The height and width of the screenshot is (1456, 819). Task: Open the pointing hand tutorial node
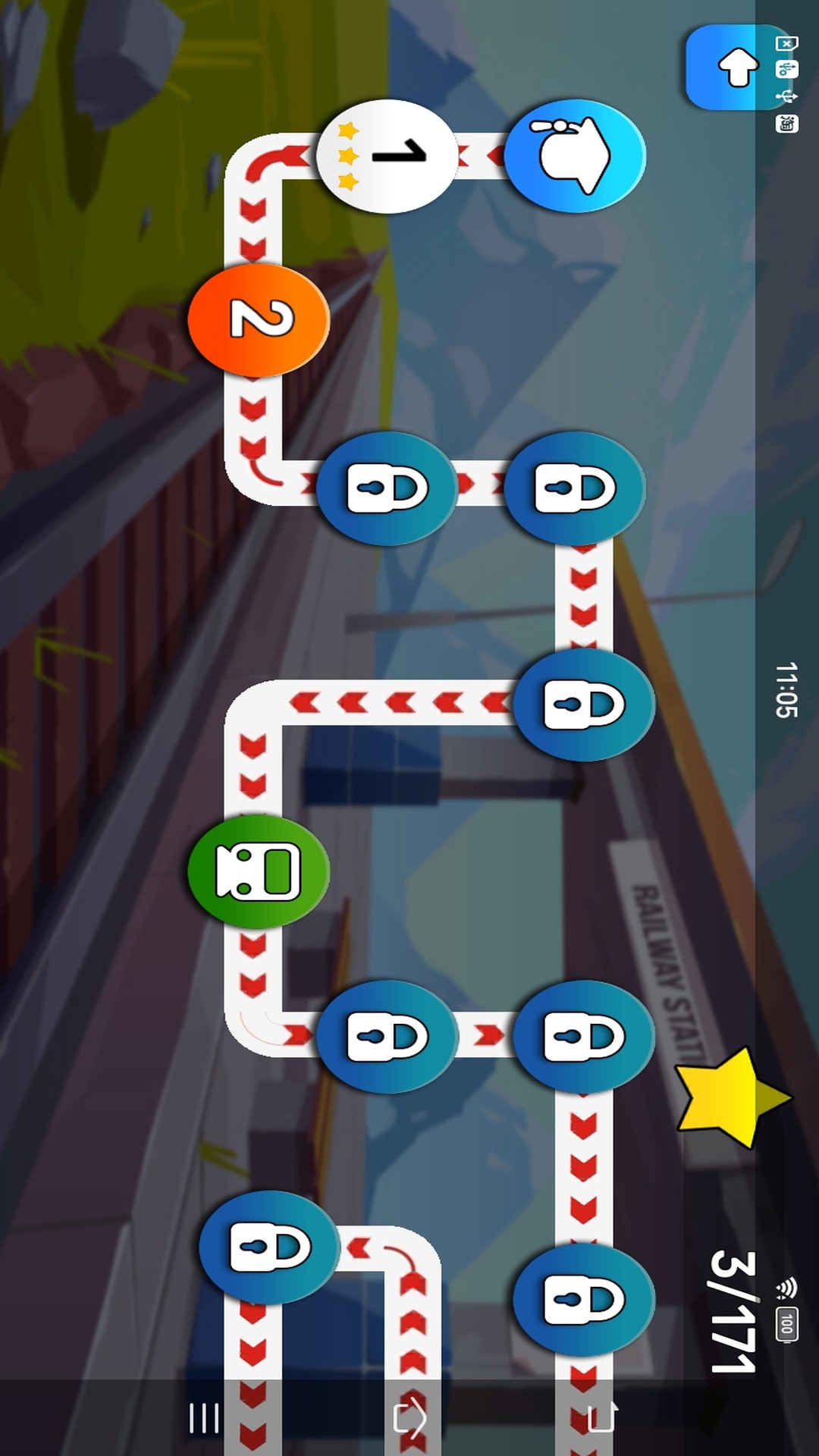(x=575, y=156)
